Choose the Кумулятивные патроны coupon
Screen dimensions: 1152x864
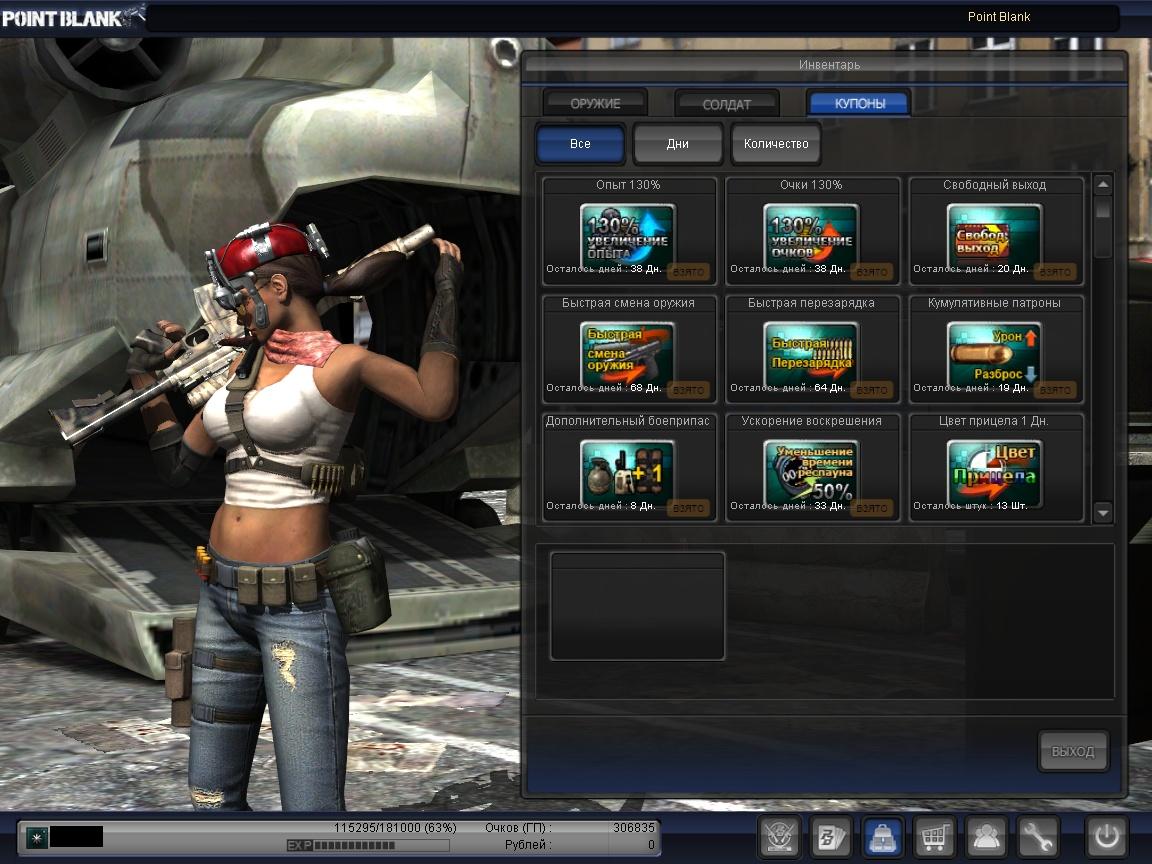(x=995, y=354)
